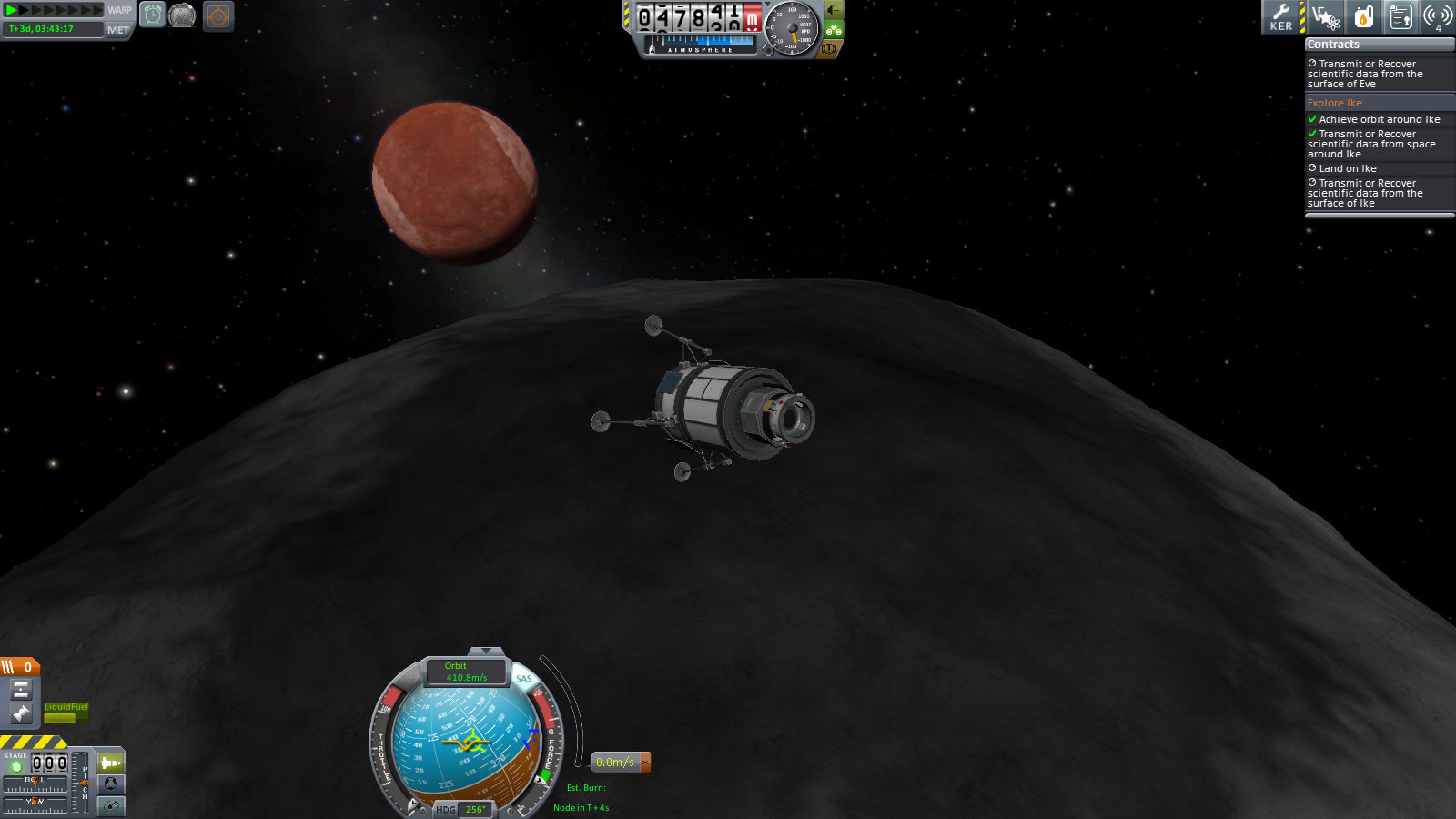The width and height of the screenshot is (1456, 819).
Task: Open the Kerbal Alarm Clock icon
Action: [x=153, y=15]
